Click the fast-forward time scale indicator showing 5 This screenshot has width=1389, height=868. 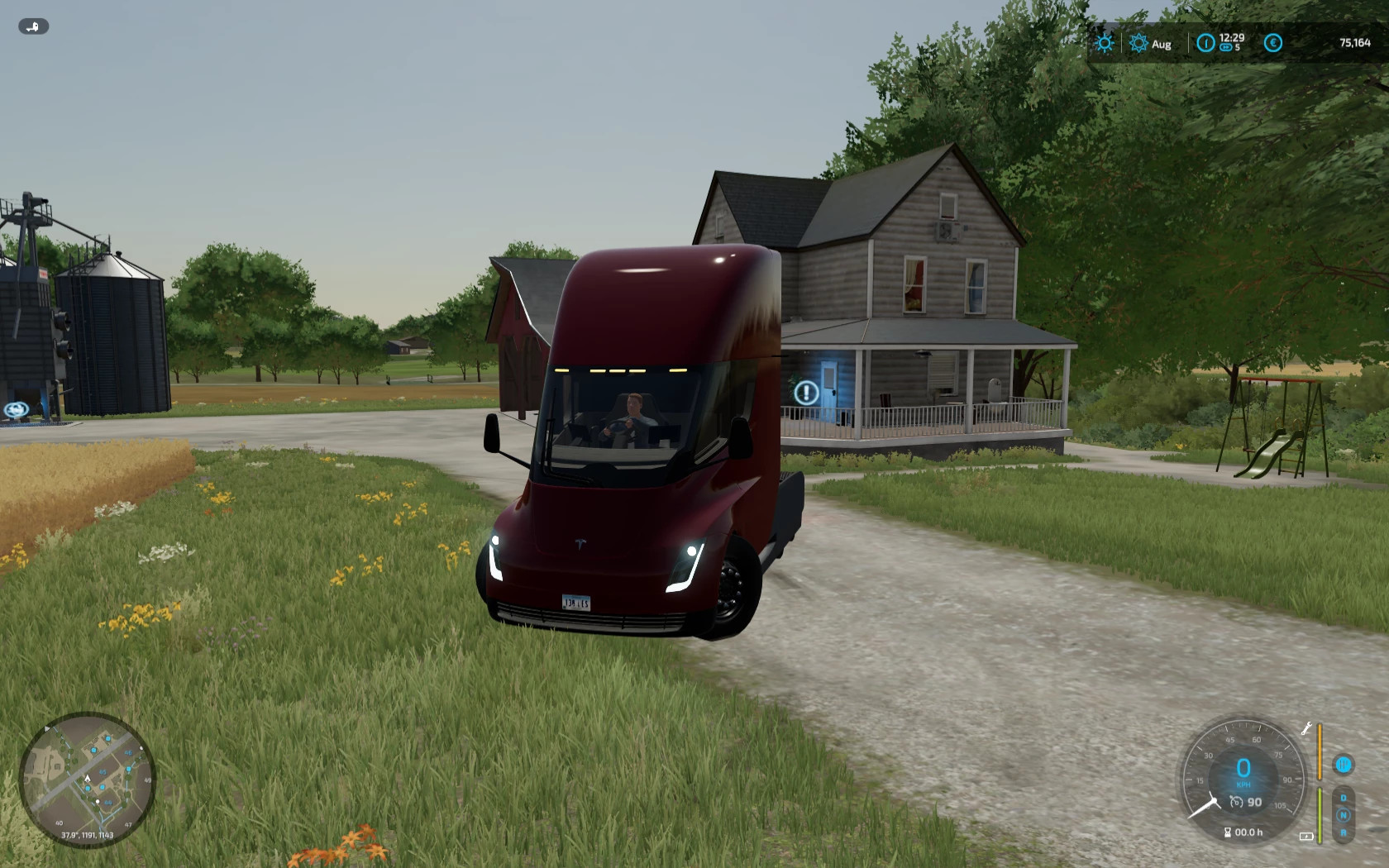(1233, 47)
